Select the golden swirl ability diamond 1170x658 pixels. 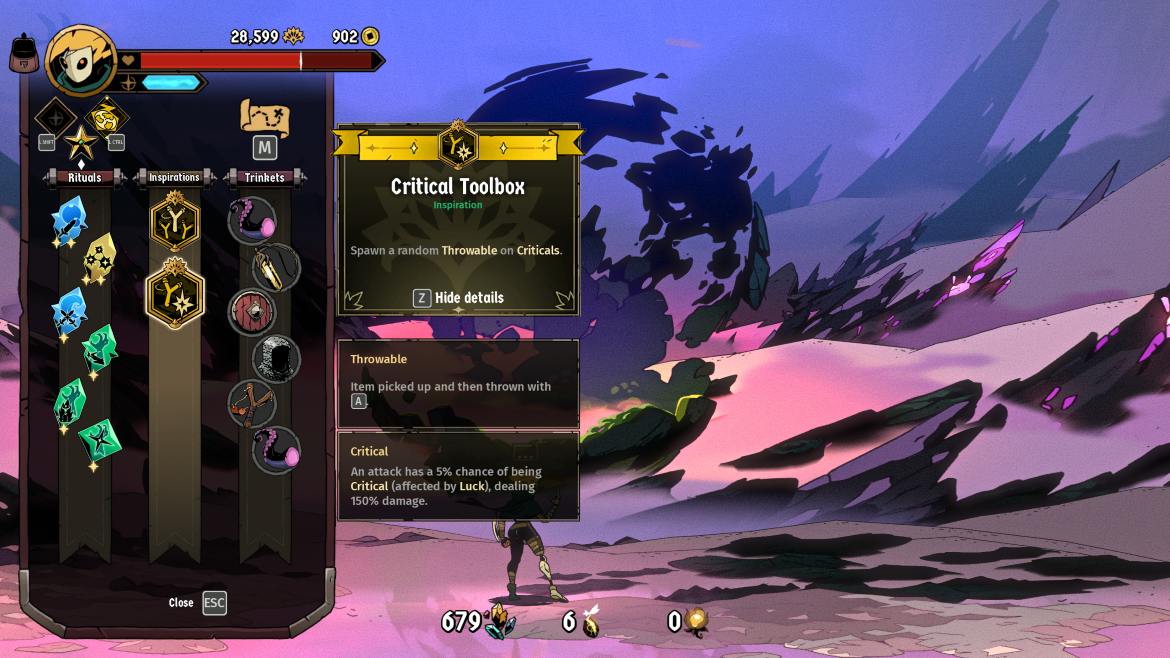[x=105, y=117]
